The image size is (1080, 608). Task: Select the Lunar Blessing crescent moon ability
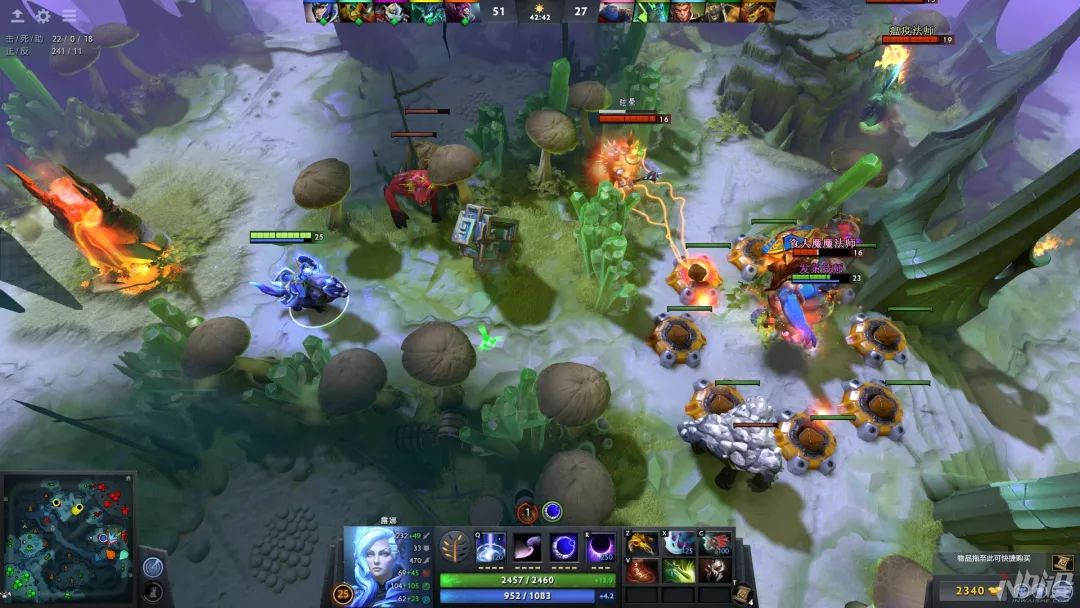[564, 548]
